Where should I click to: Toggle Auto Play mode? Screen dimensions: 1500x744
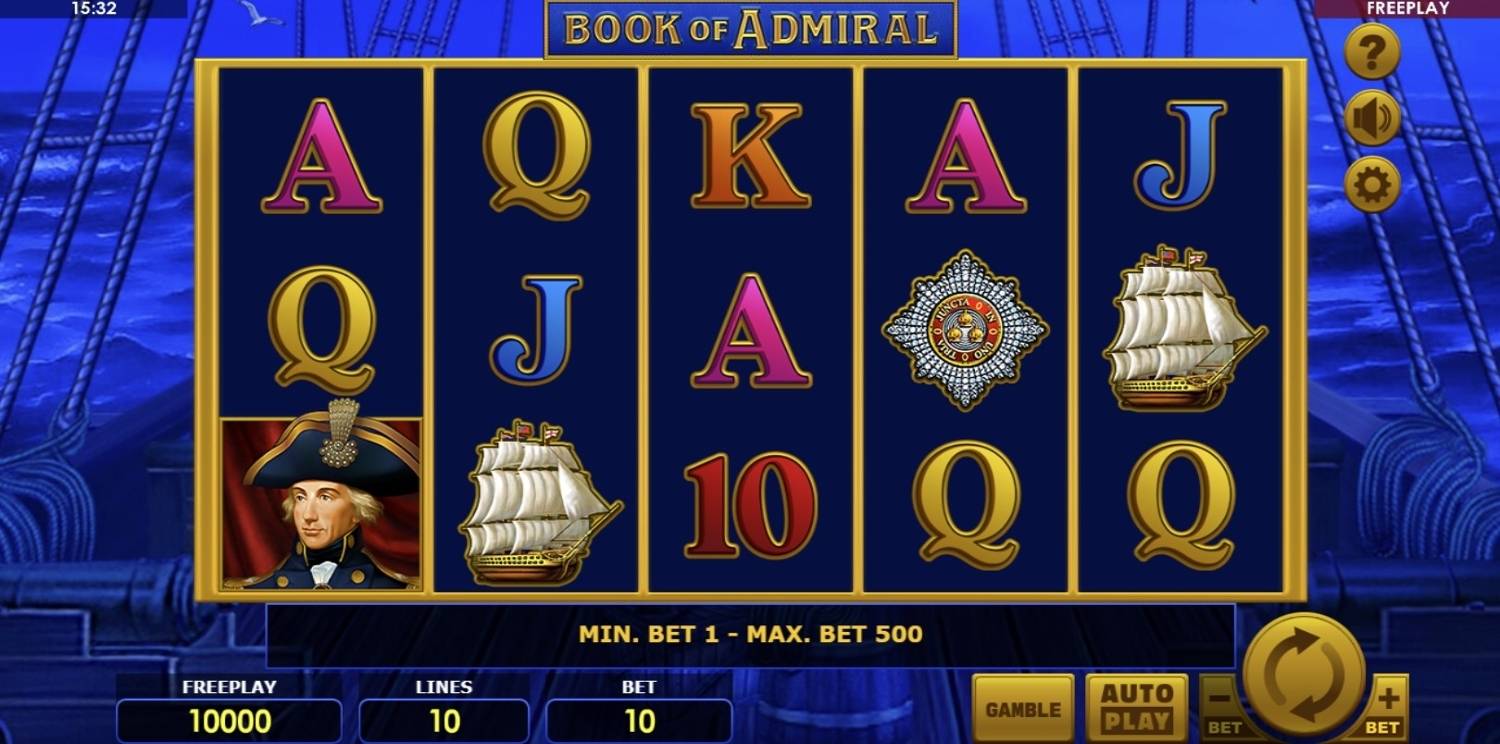click(x=1139, y=706)
